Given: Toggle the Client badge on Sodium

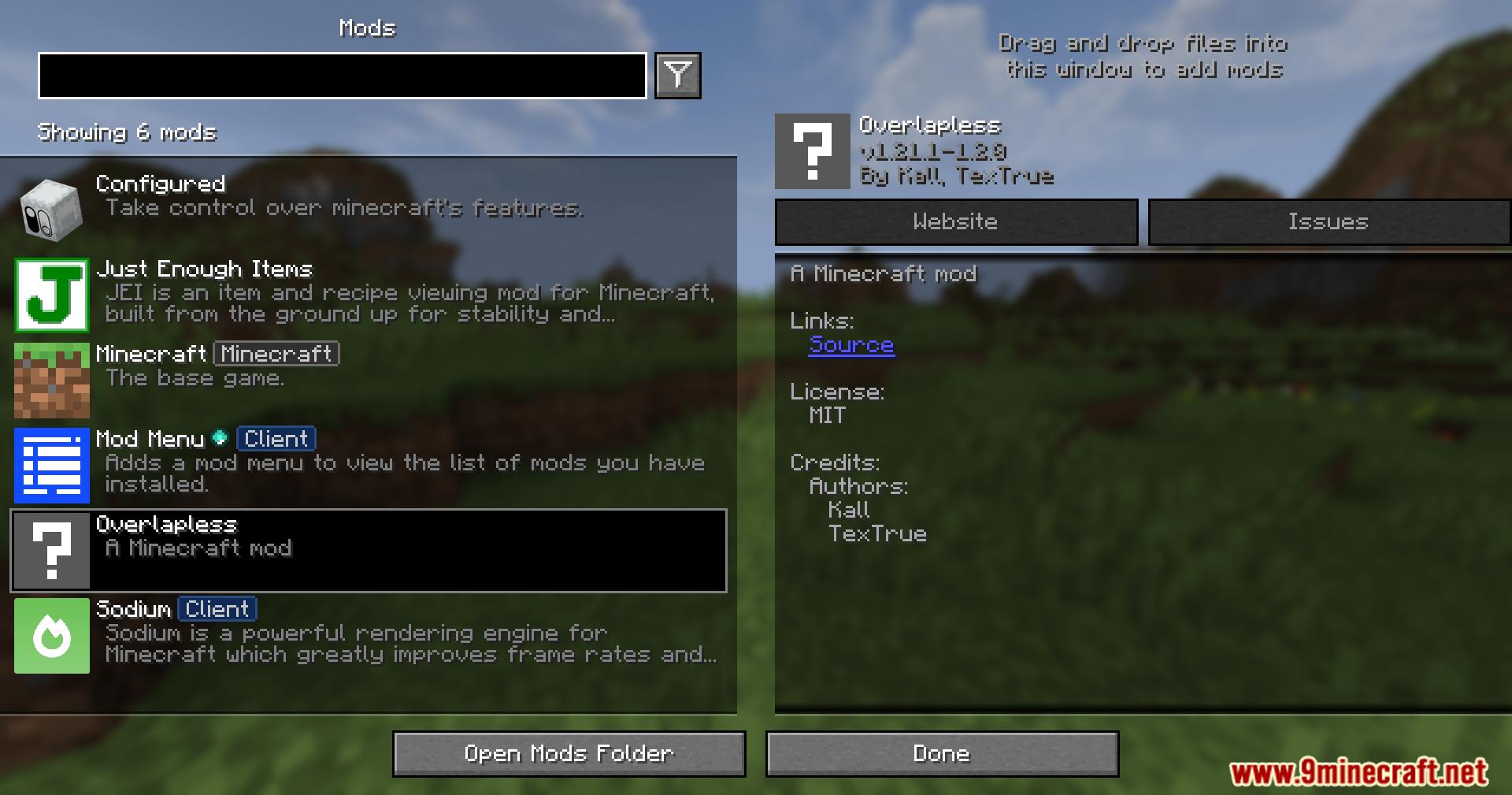Looking at the screenshot, I should [x=217, y=608].
